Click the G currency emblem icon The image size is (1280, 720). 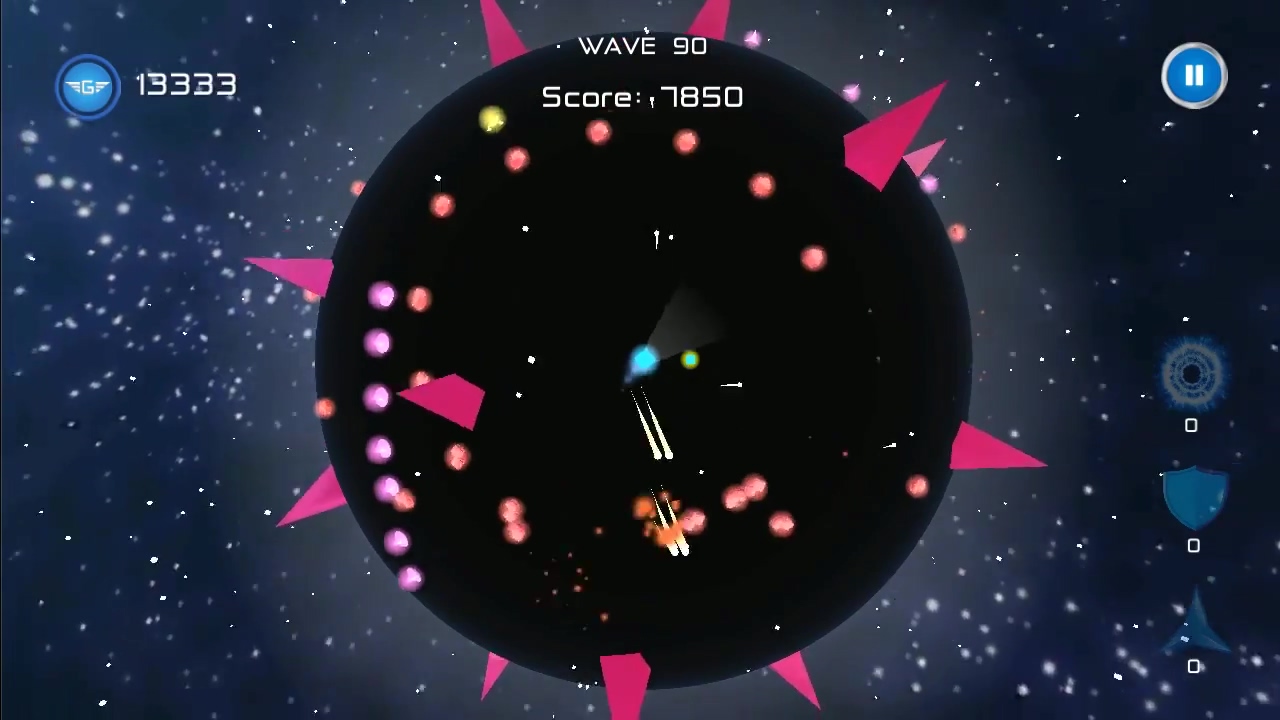88,86
